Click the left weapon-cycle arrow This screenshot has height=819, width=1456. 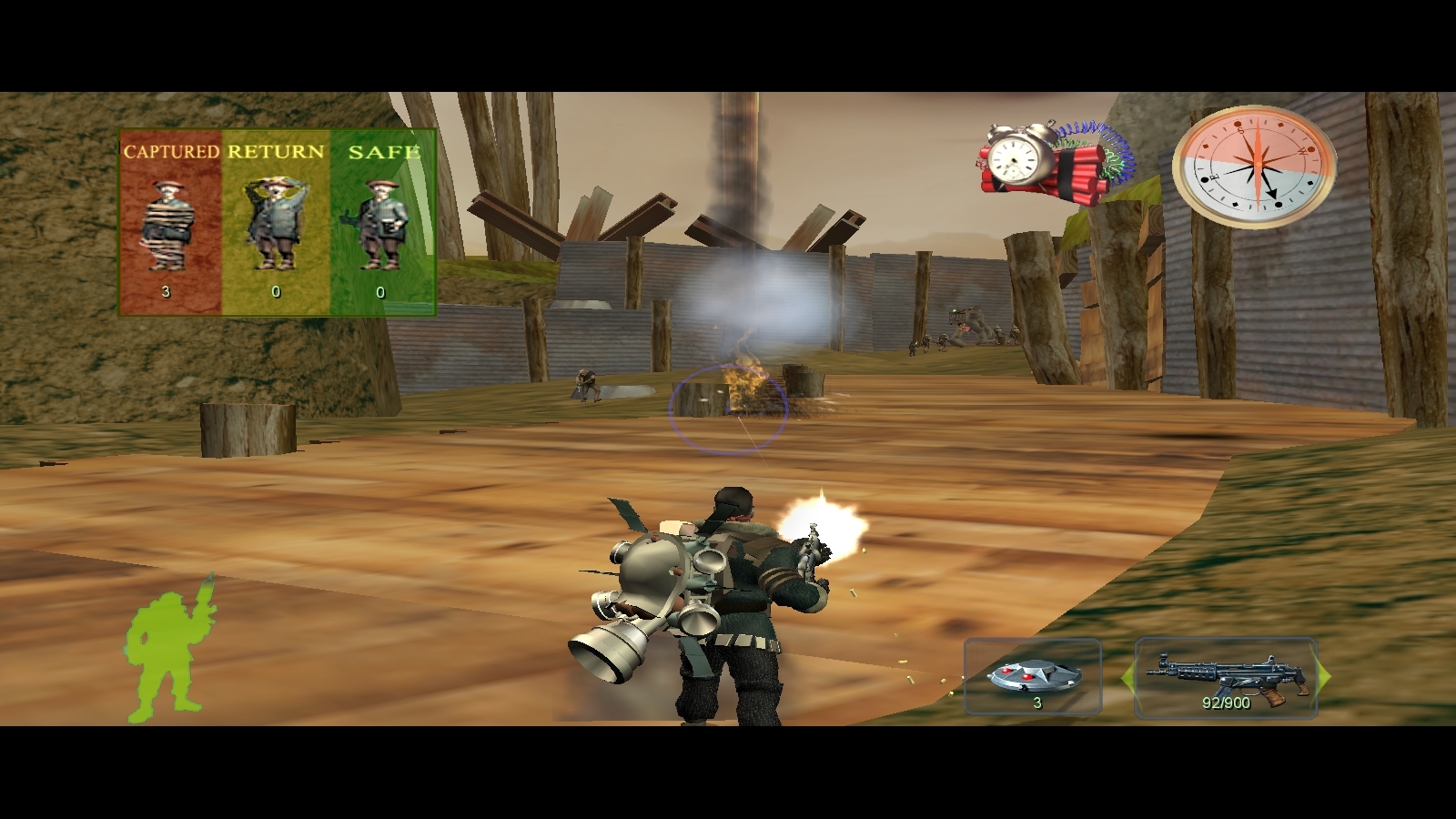1127,678
